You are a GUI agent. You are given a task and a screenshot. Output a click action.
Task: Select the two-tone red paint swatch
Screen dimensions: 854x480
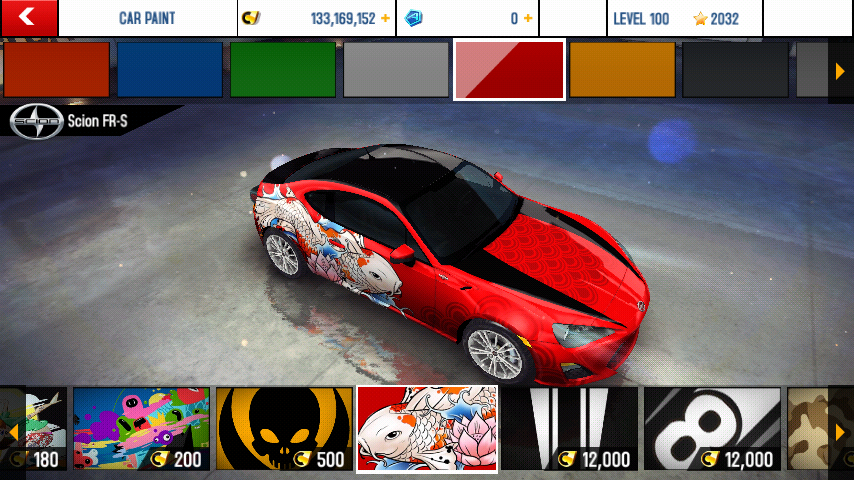[510, 70]
